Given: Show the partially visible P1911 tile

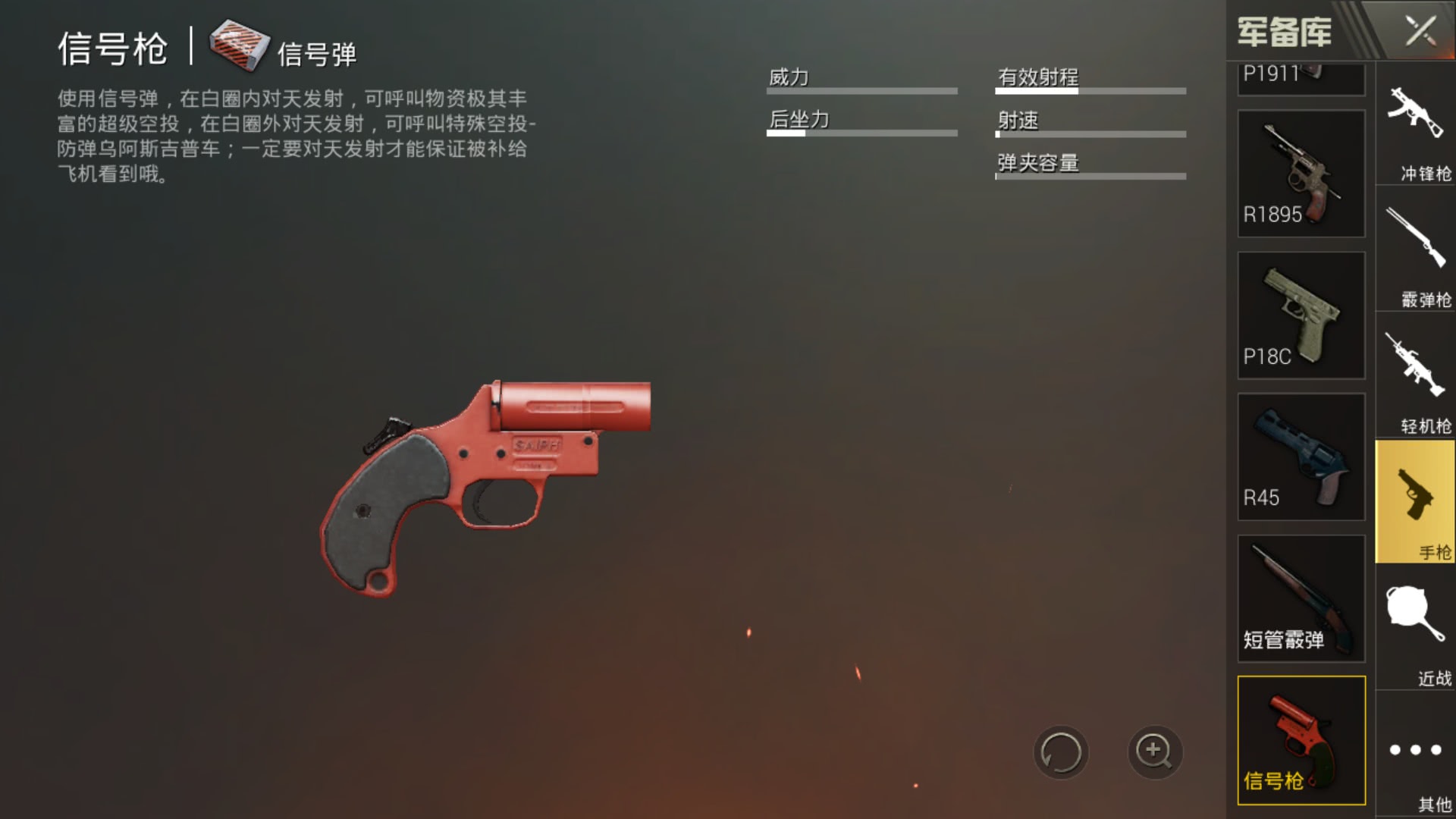Looking at the screenshot, I should (x=1301, y=78).
